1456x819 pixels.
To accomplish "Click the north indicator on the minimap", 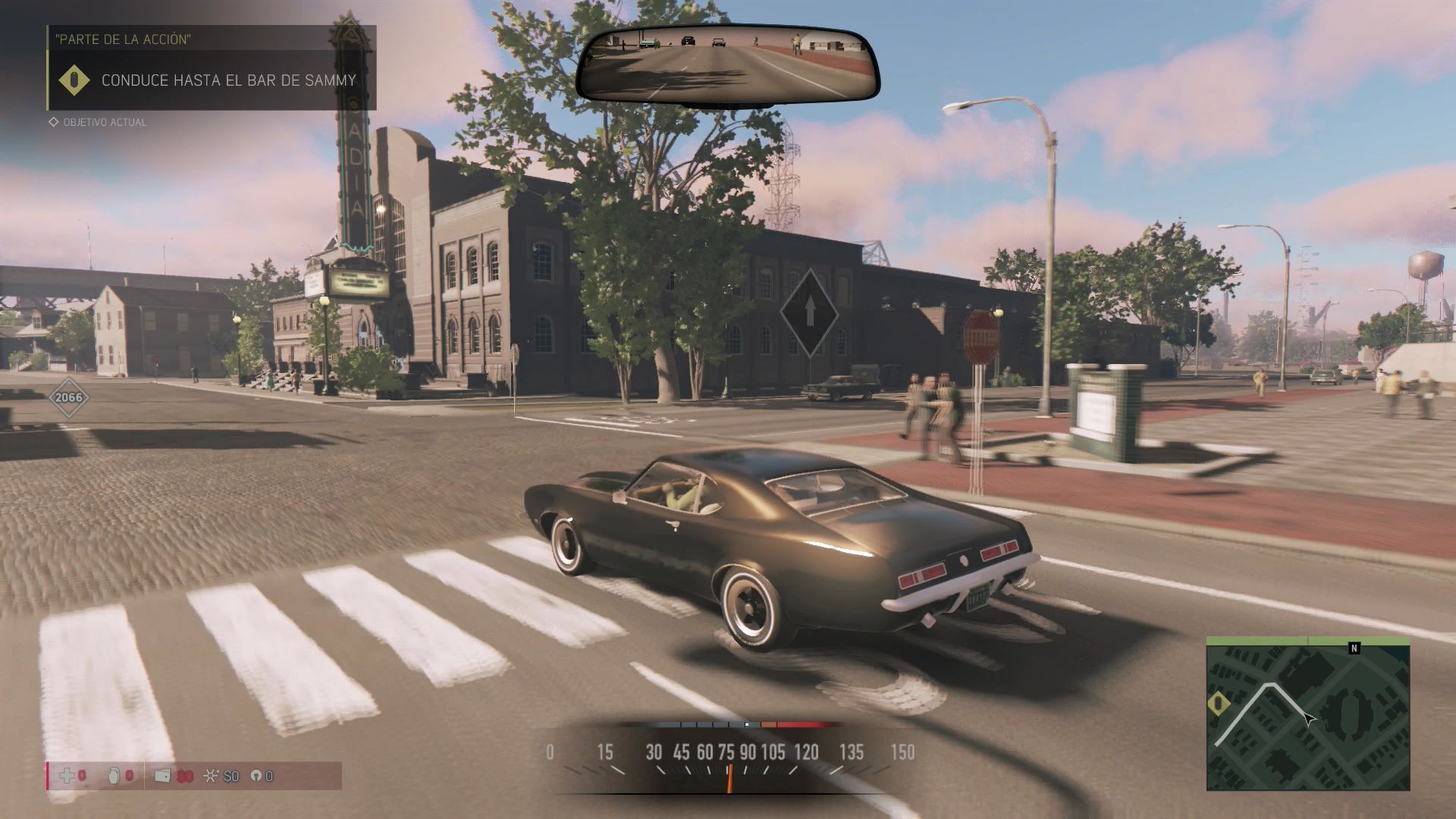I will pos(1354,648).
